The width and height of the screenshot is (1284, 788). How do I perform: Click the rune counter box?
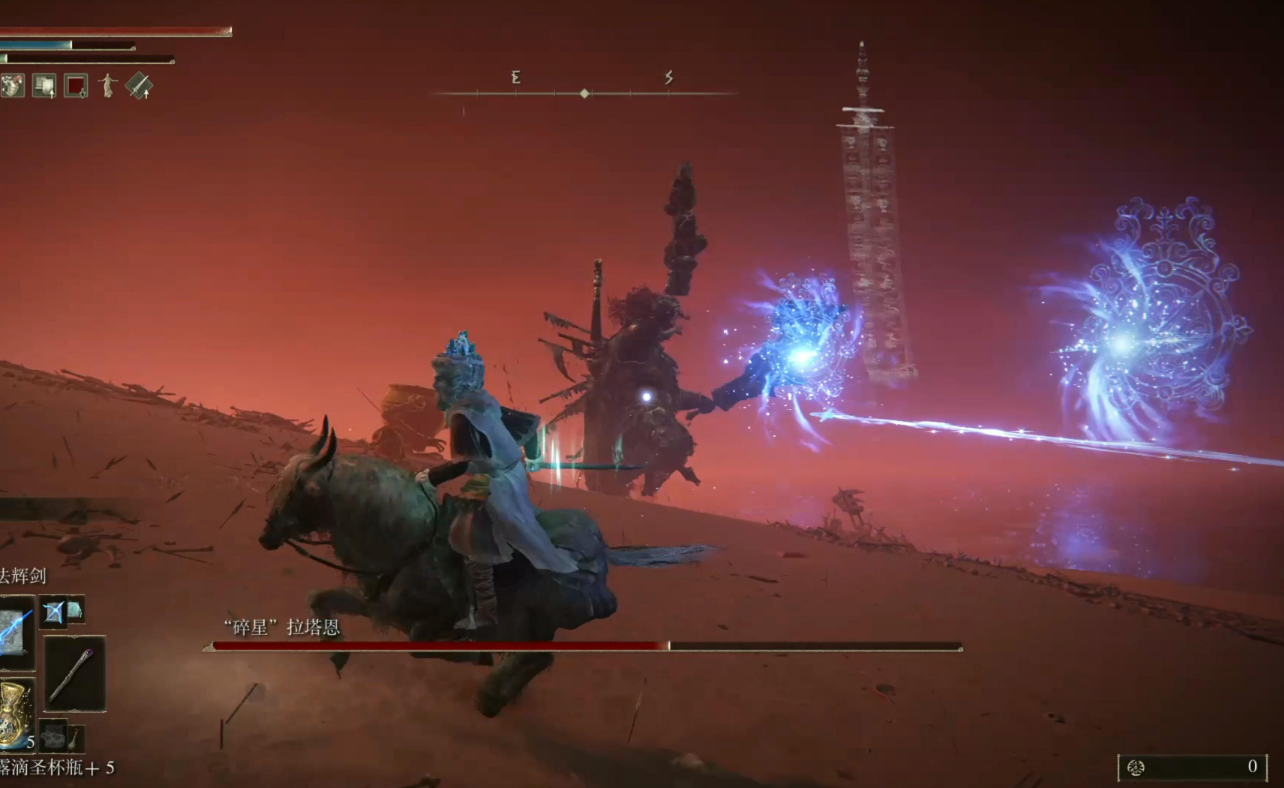coord(1192,767)
